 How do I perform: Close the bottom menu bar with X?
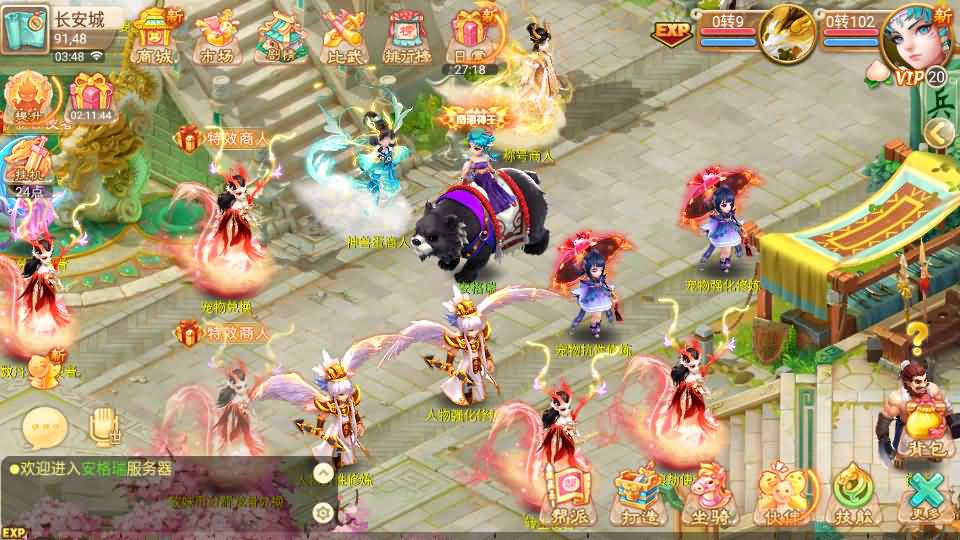click(x=927, y=495)
